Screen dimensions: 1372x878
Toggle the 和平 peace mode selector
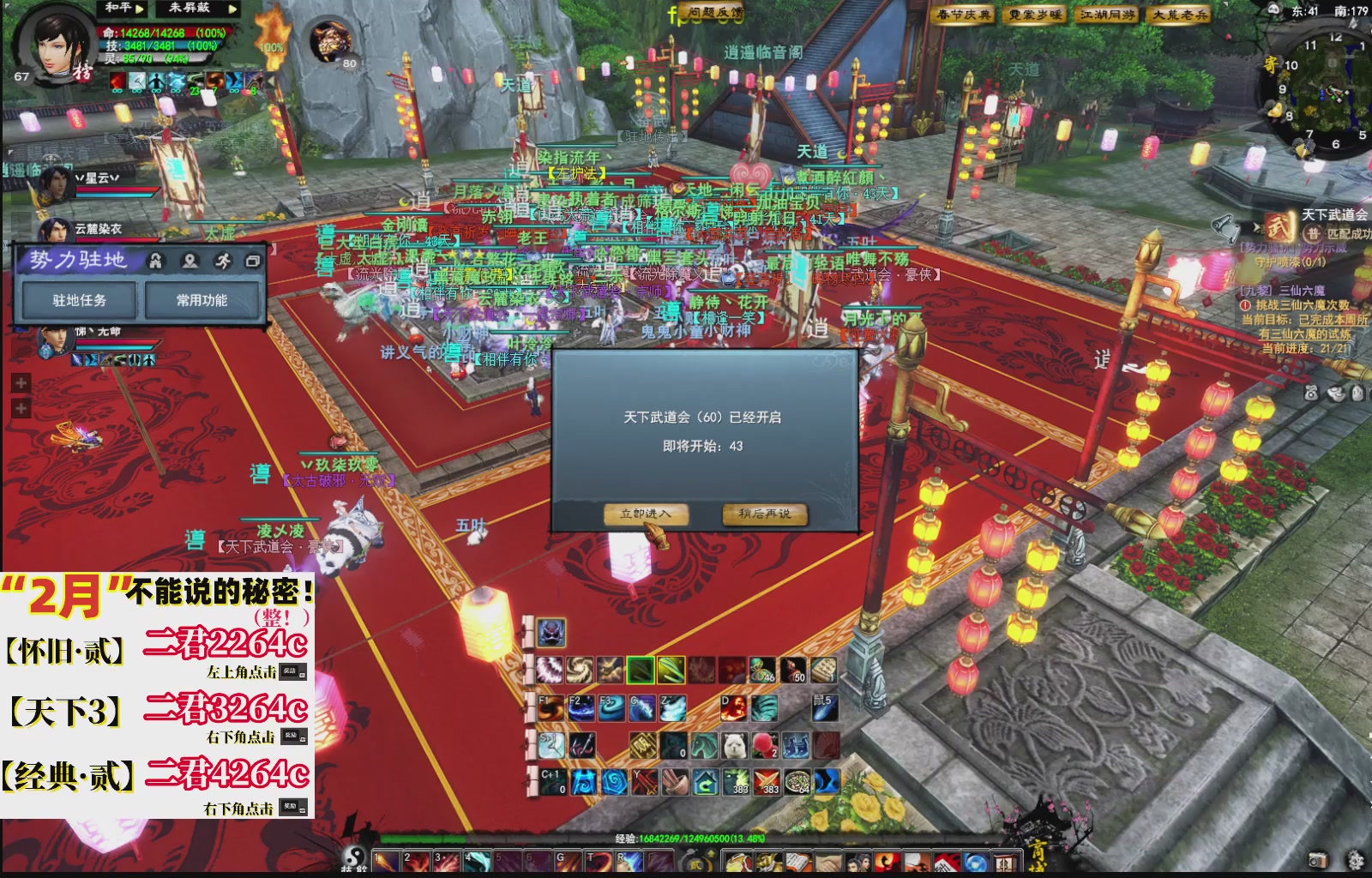[x=120, y=9]
